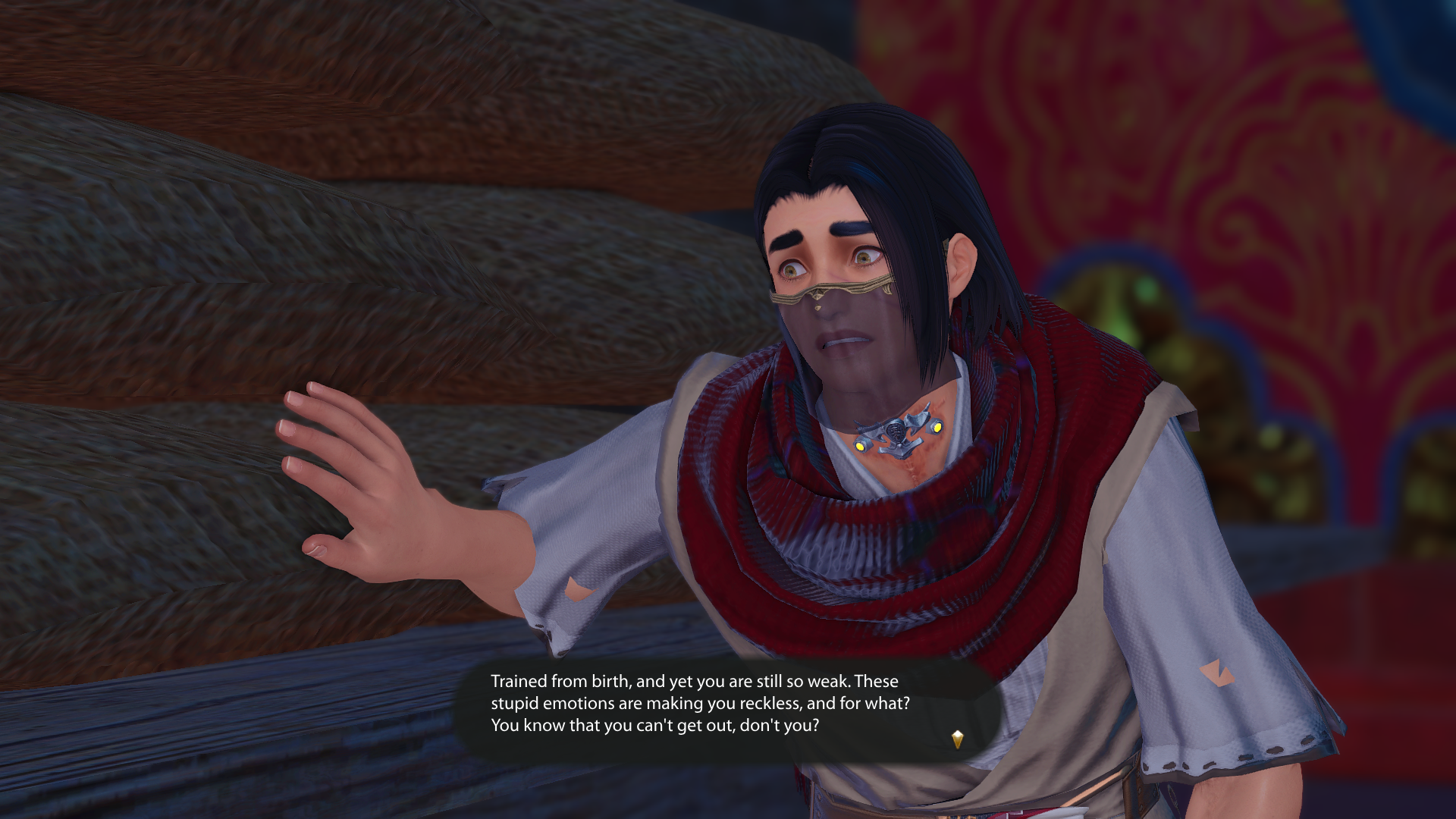The image size is (1456, 819).
Task: Advance dialogue with the gold crystal indicator
Action: point(957,739)
